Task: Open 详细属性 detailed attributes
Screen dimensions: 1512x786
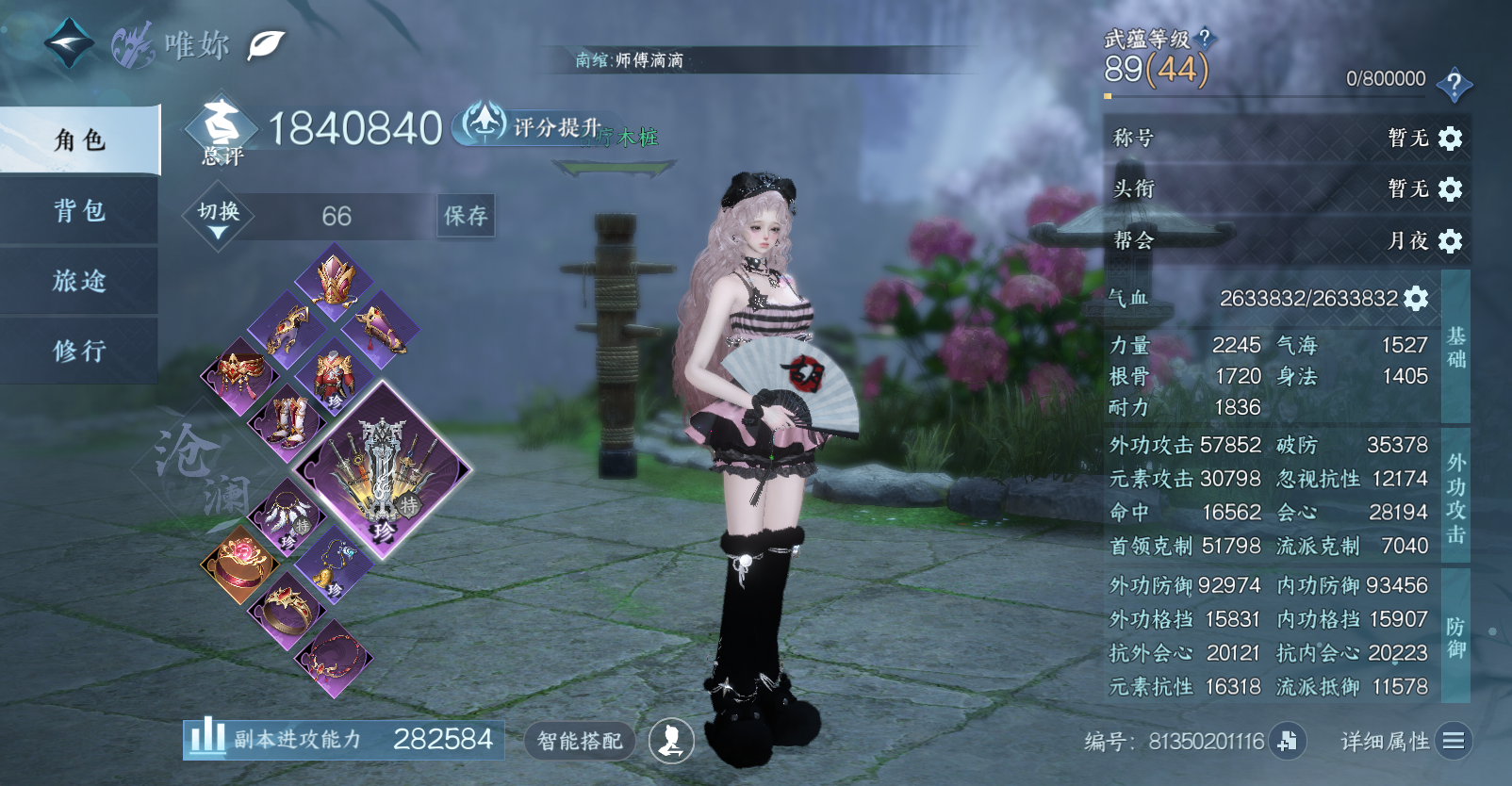Action: pos(1405,741)
